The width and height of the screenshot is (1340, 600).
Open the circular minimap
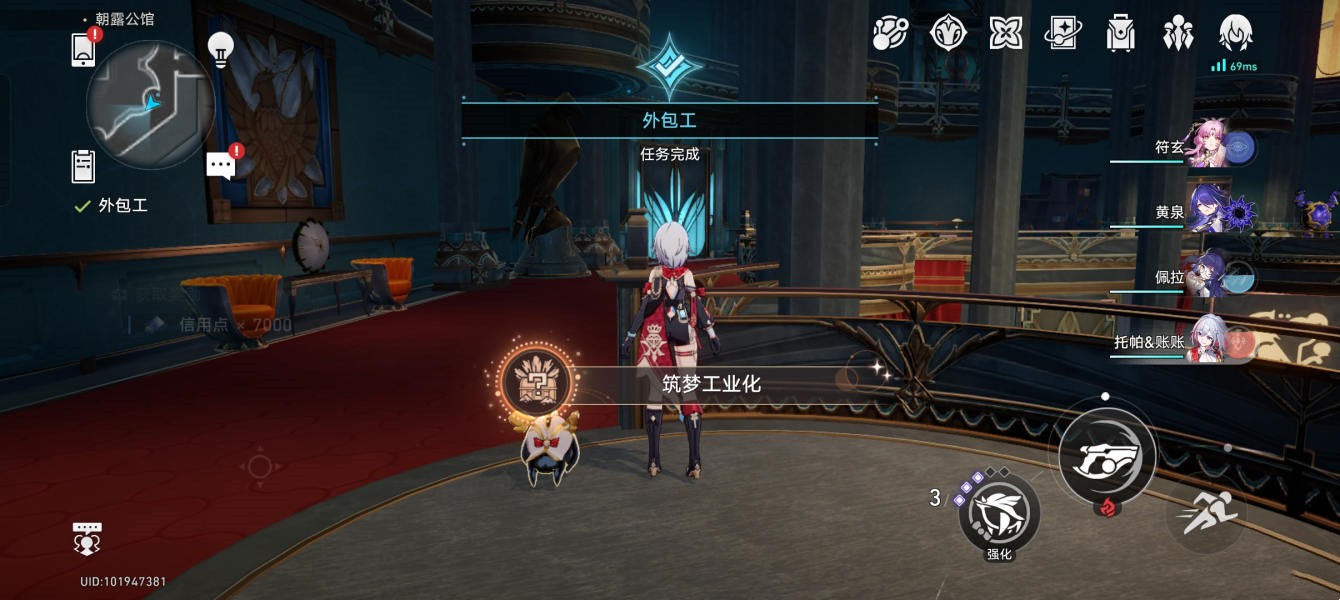pos(150,104)
